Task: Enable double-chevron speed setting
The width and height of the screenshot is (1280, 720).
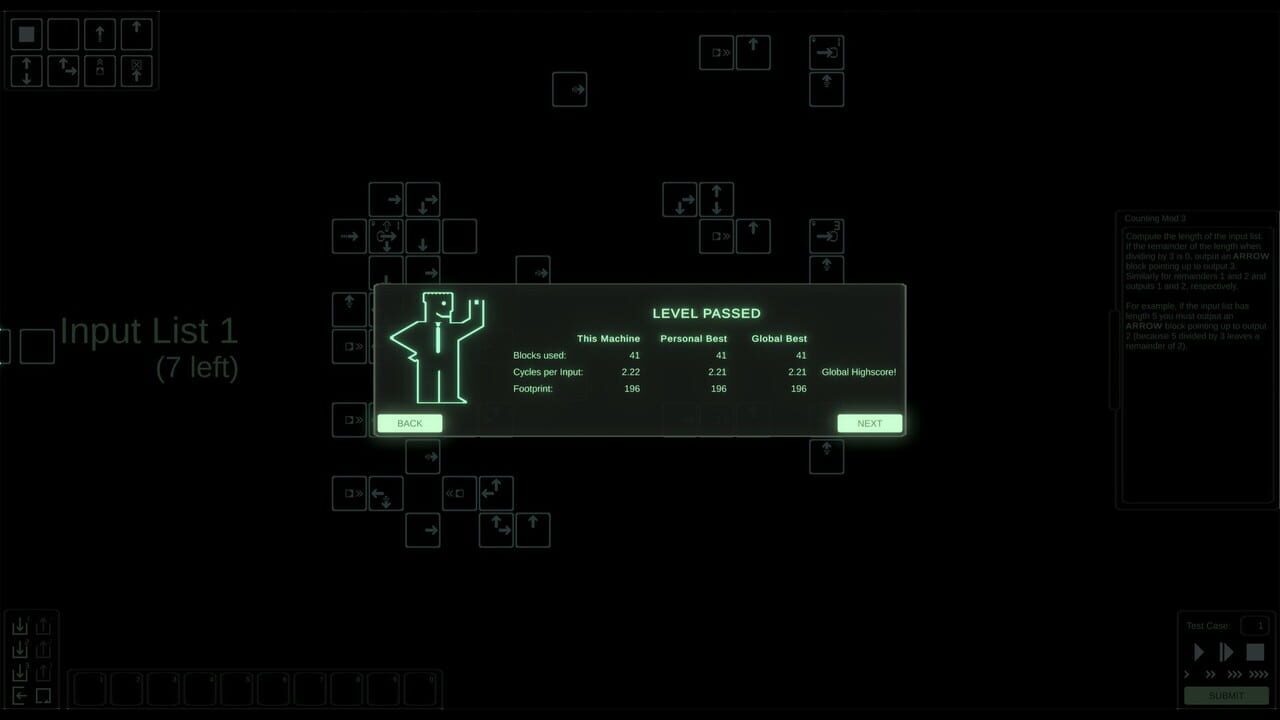Action: 1211,674
